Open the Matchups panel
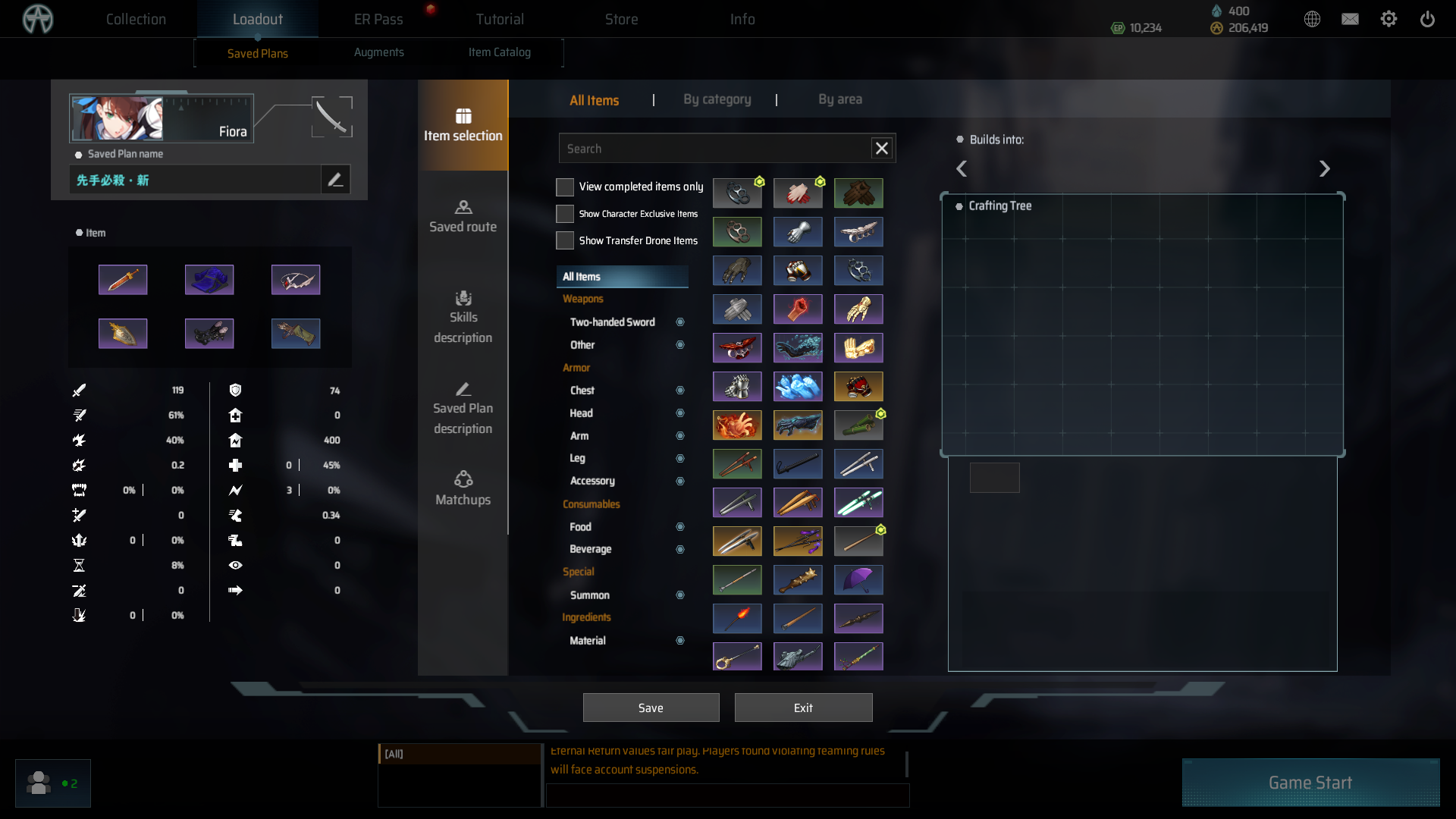Screen dimensions: 1456x819 463,489
